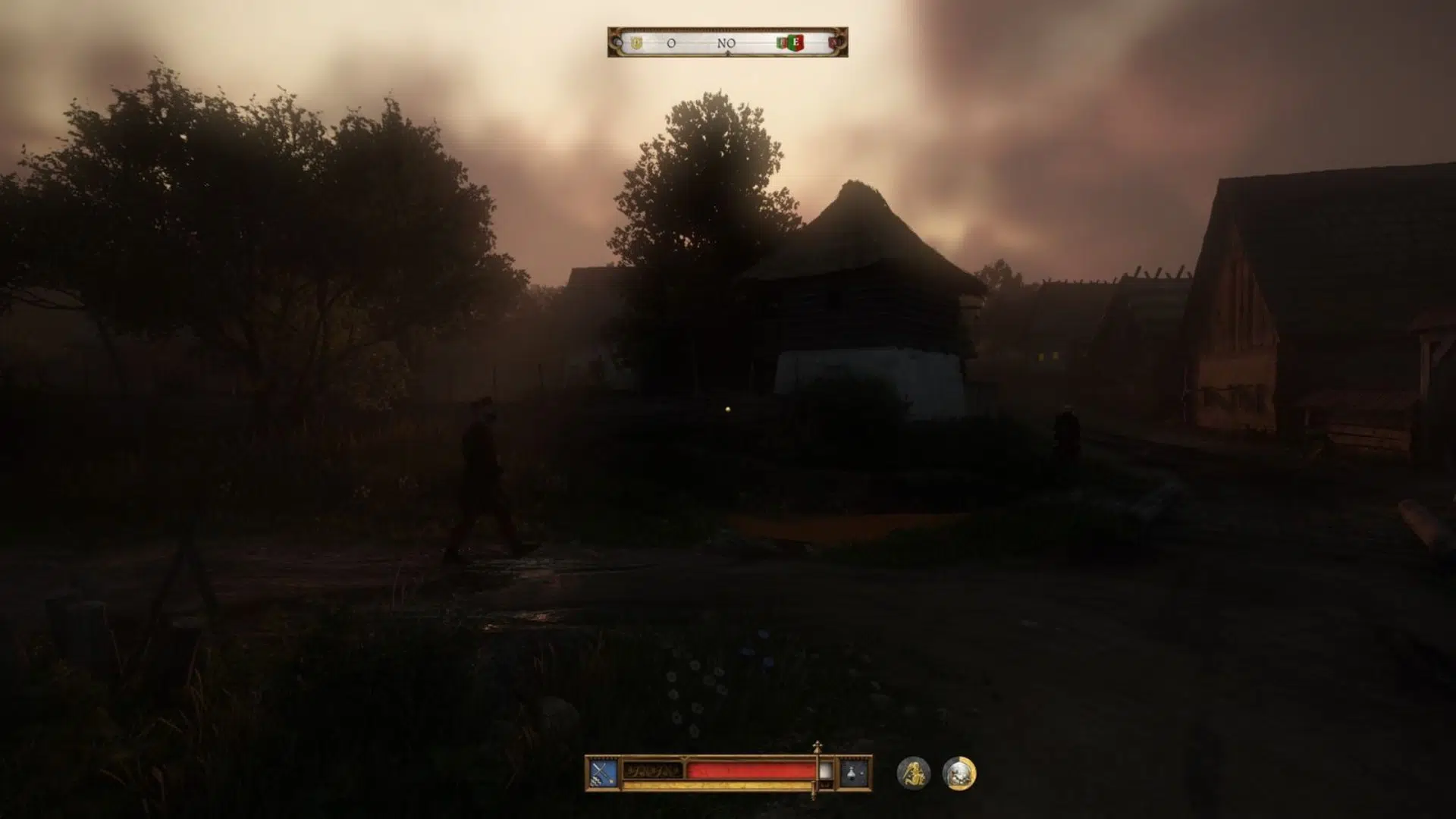1456x819 pixels.
Task: Click the compass bar showing NO heading
Action: tap(726, 43)
